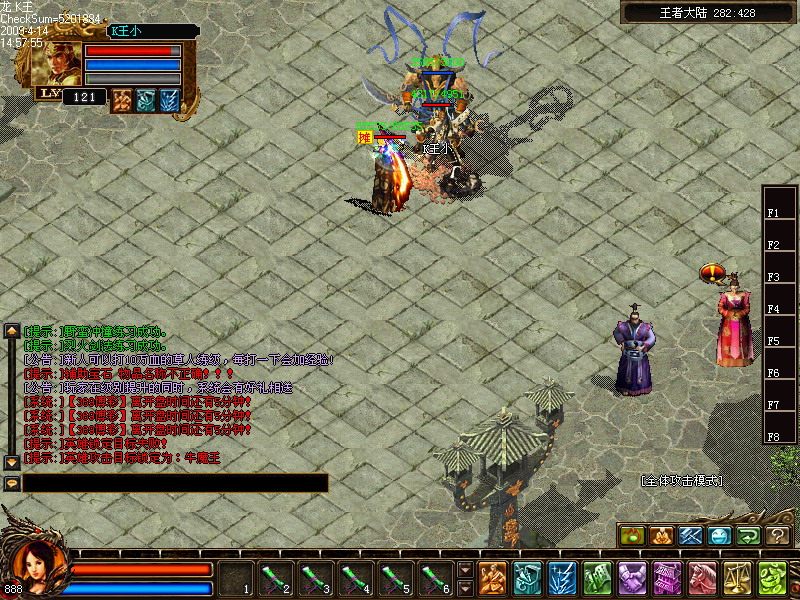Select the pink horse mount icon

pyautogui.click(x=702, y=578)
